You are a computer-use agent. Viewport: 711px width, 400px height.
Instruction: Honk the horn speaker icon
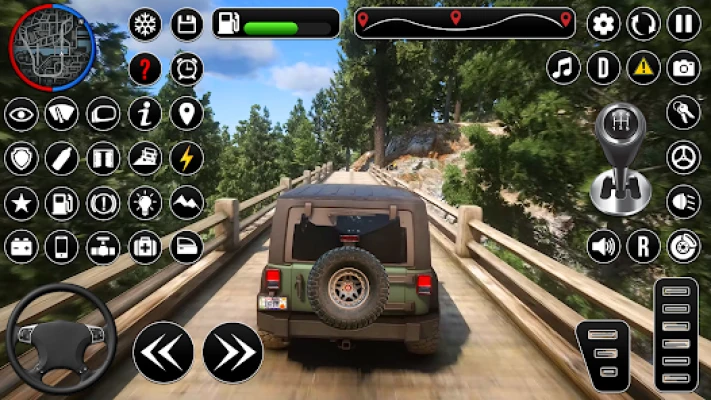[603, 246]
